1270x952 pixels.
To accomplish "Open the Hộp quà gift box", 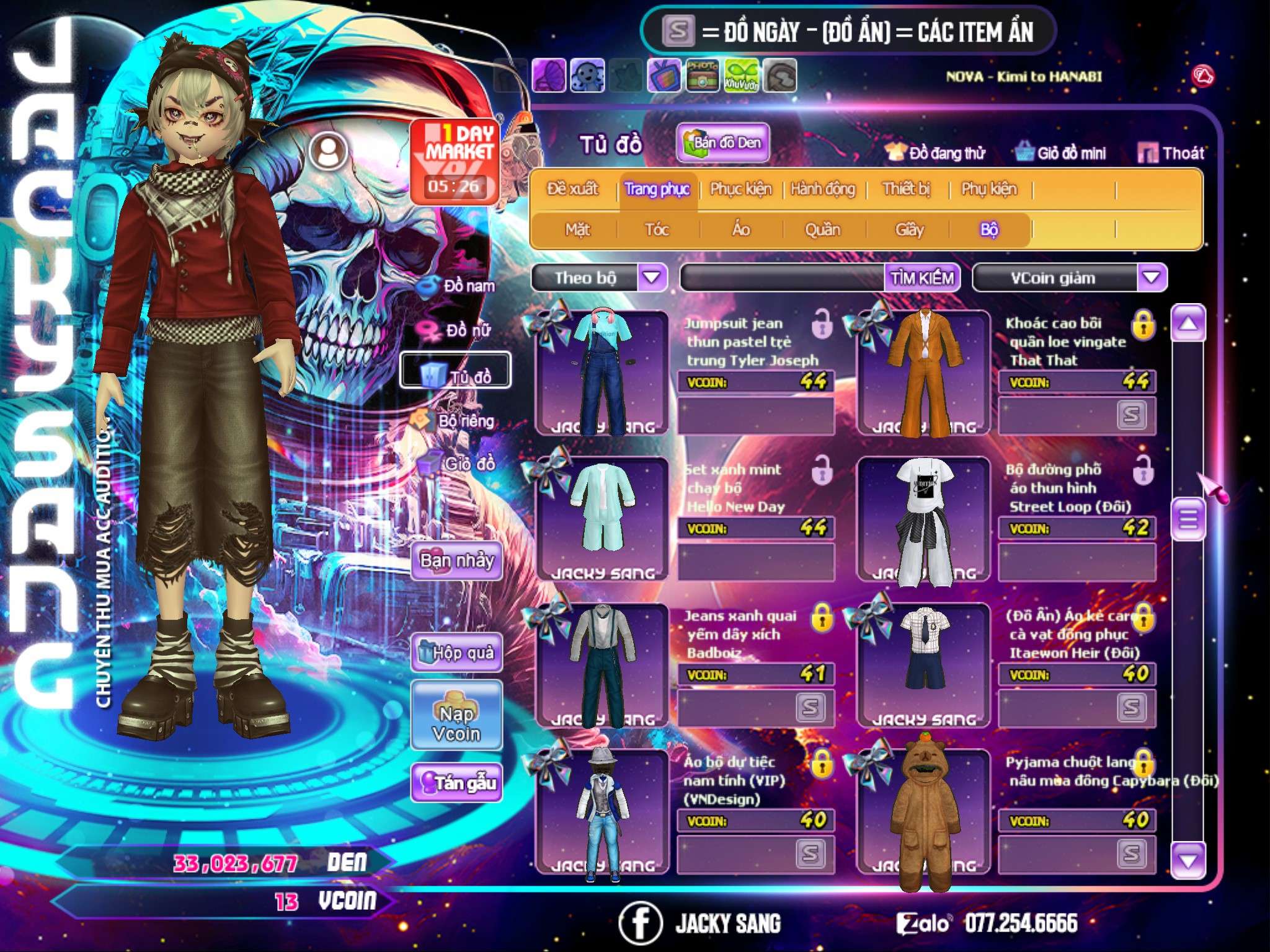I will [x=457, y=652].
